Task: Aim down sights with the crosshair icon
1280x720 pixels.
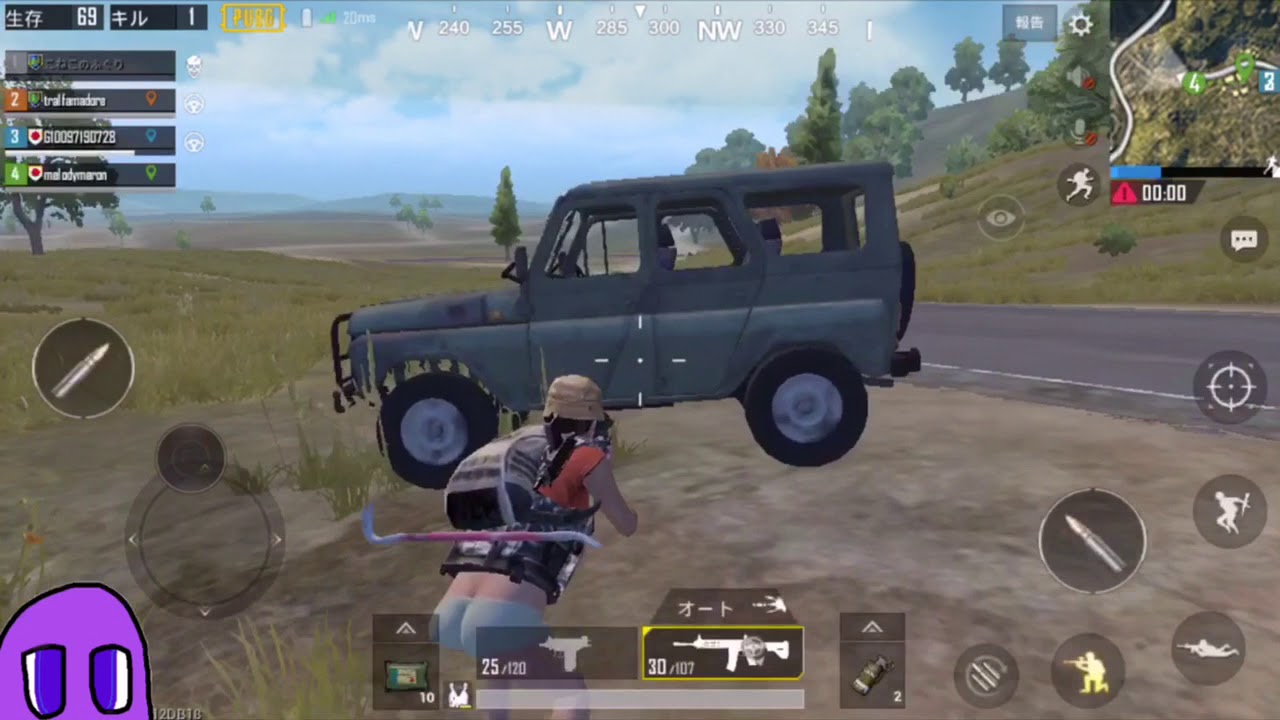Action: click(1232, 388)
